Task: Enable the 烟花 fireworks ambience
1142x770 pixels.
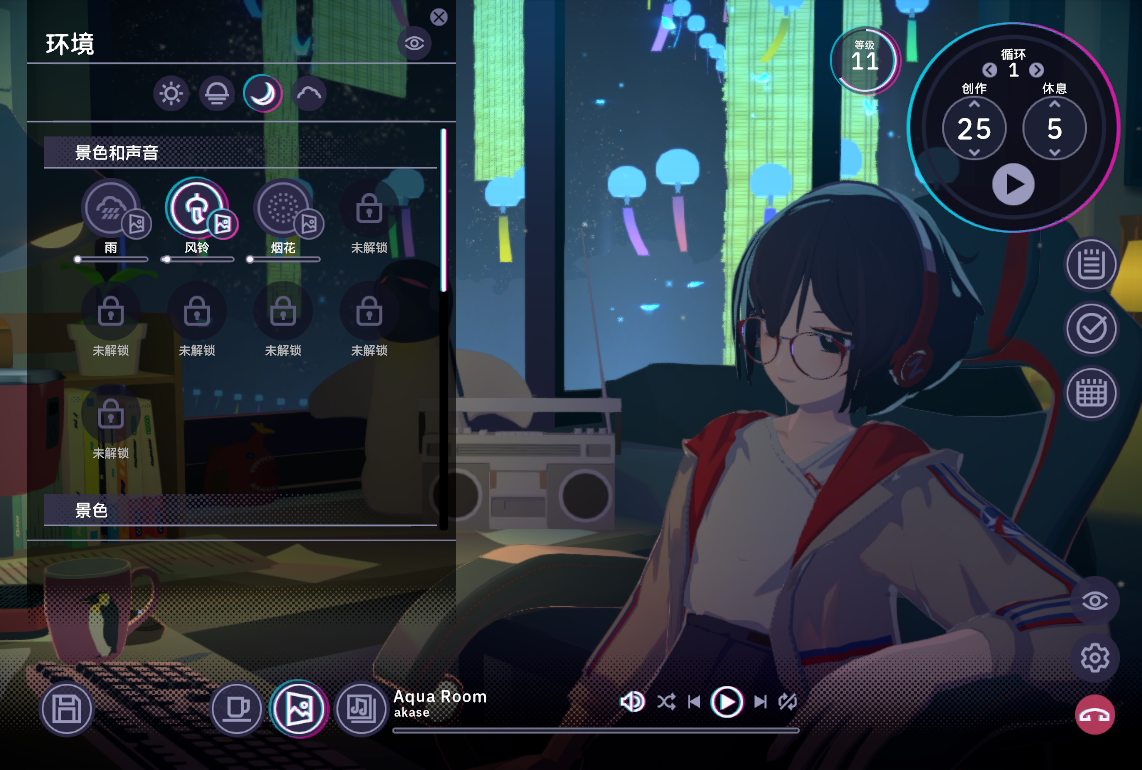Action: [x=283, y=207]
